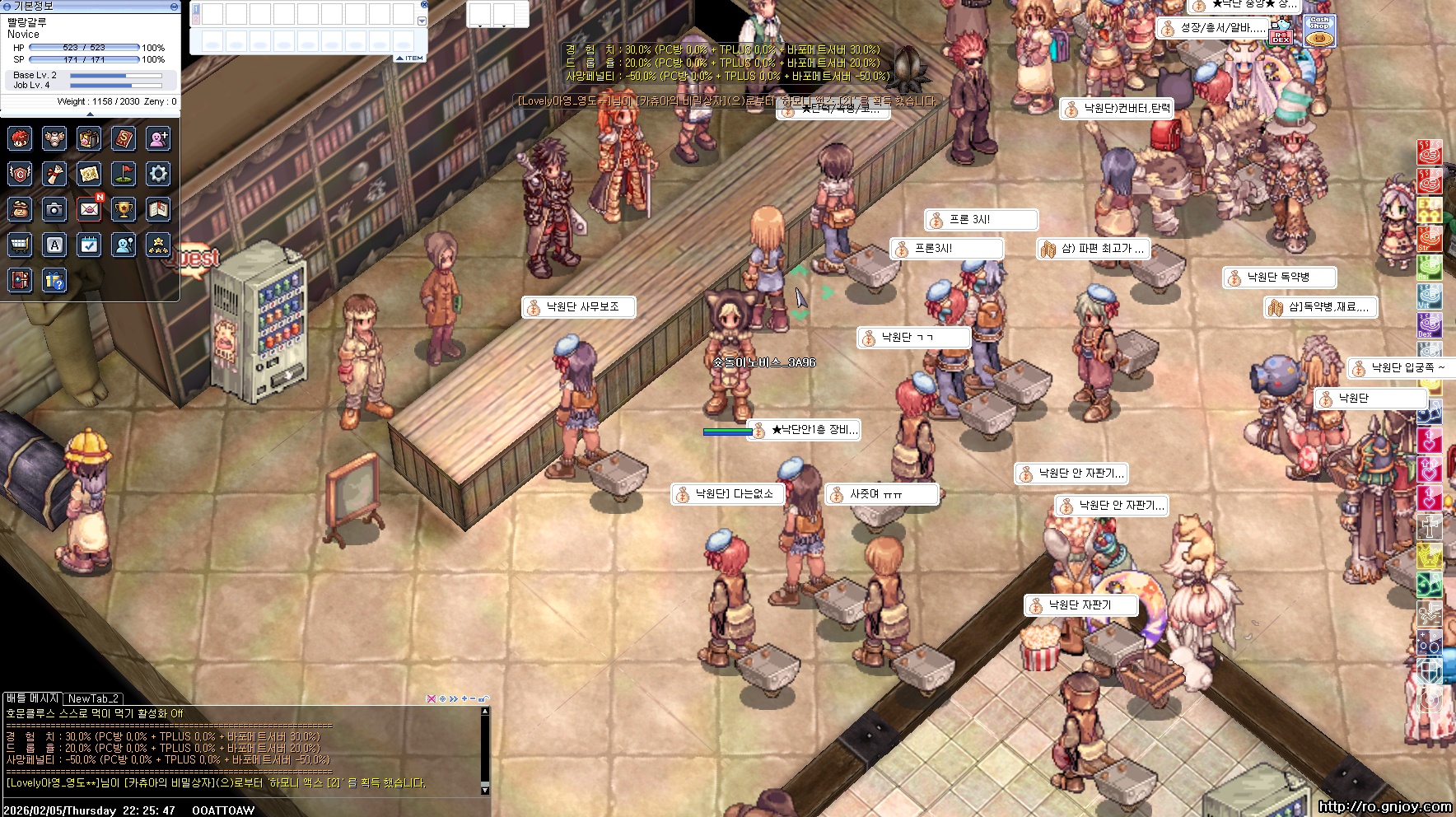Image resolution: width=1456 pixels, height=817 pixels.
Task: Select the 배틀 메시지 chat tab
Action: [33, 698]
